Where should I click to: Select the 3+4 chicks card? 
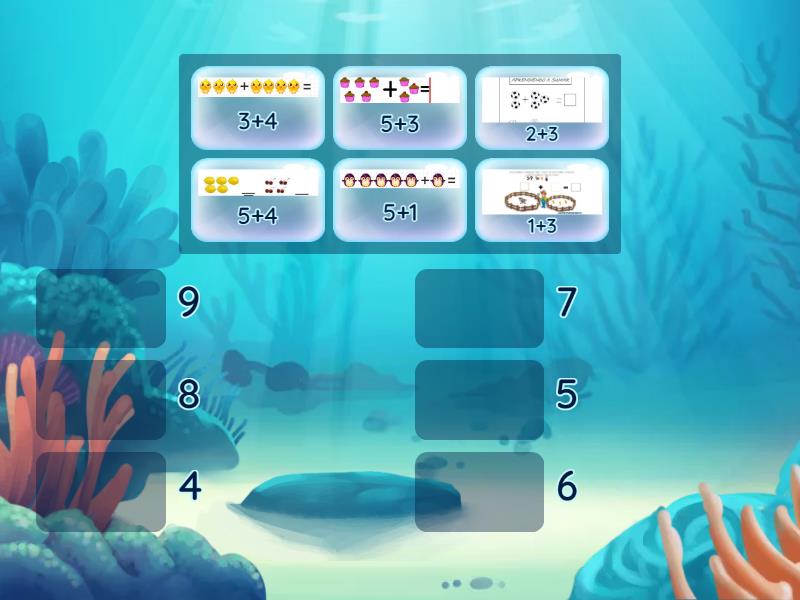pyautogui.click(x=258, y=108)
